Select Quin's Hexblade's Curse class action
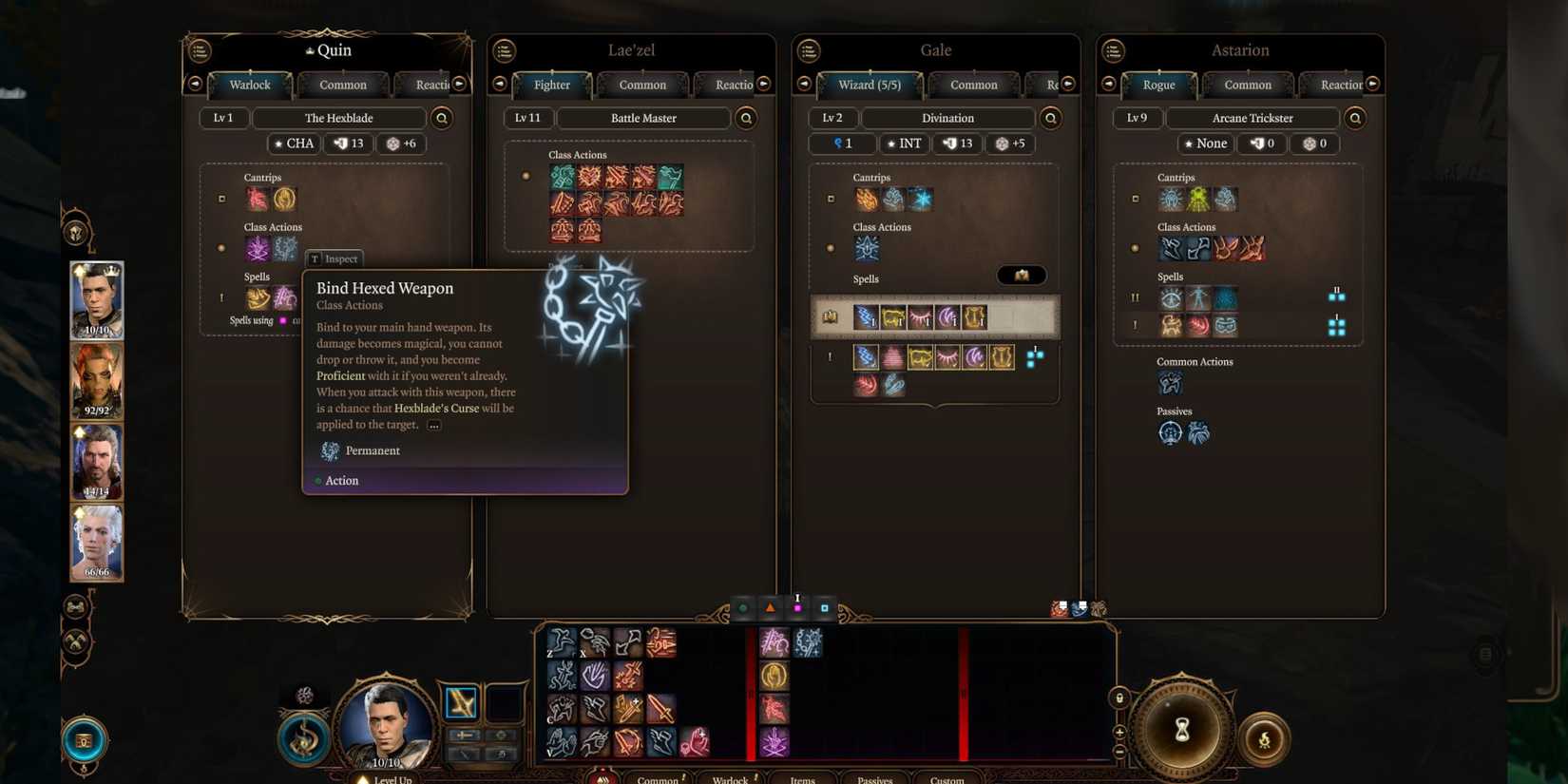 (x=258, y=248)
